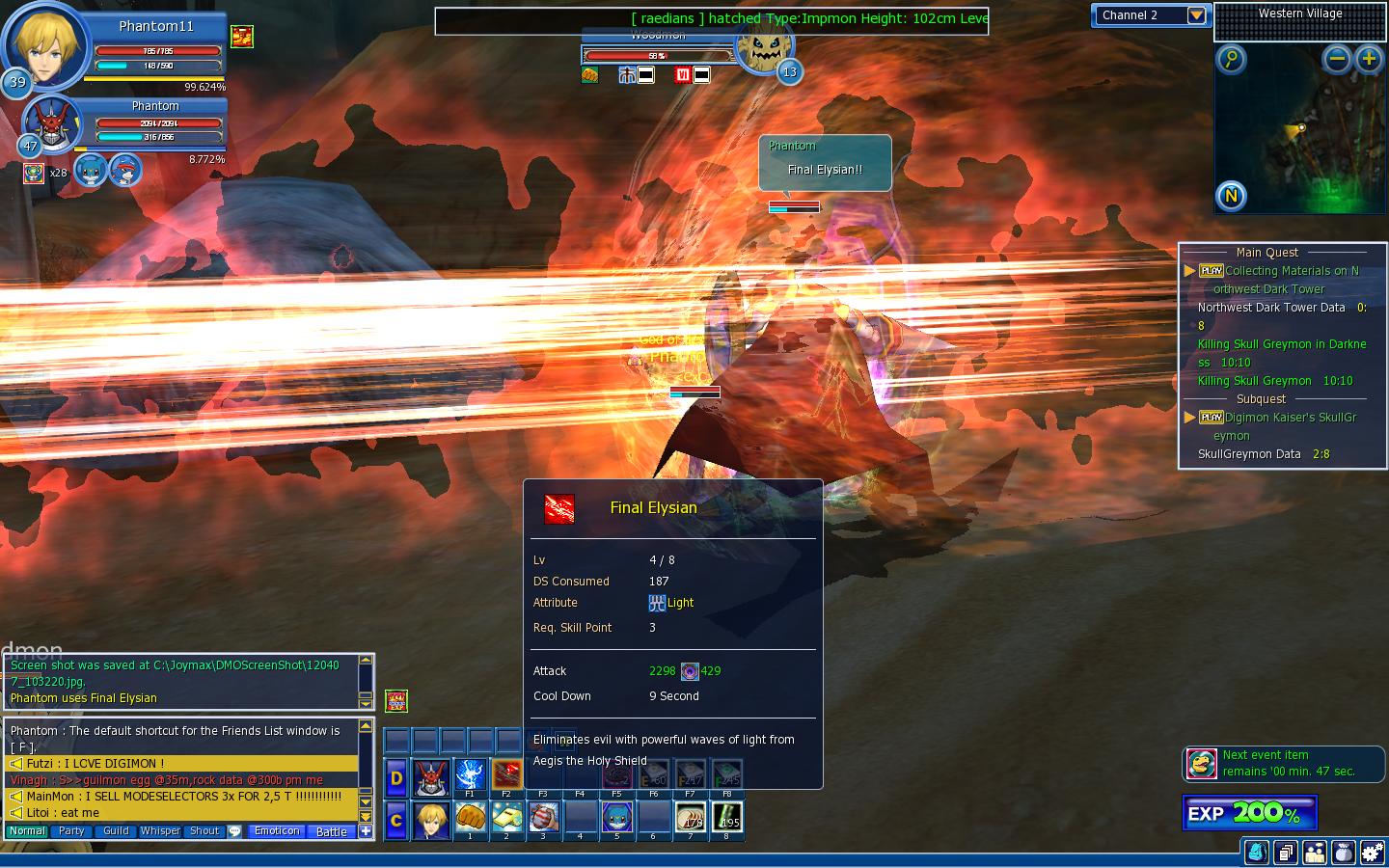1389x868 pixels.
Task: Click the smiley icon next to event timer
Action: [1202, 763]
